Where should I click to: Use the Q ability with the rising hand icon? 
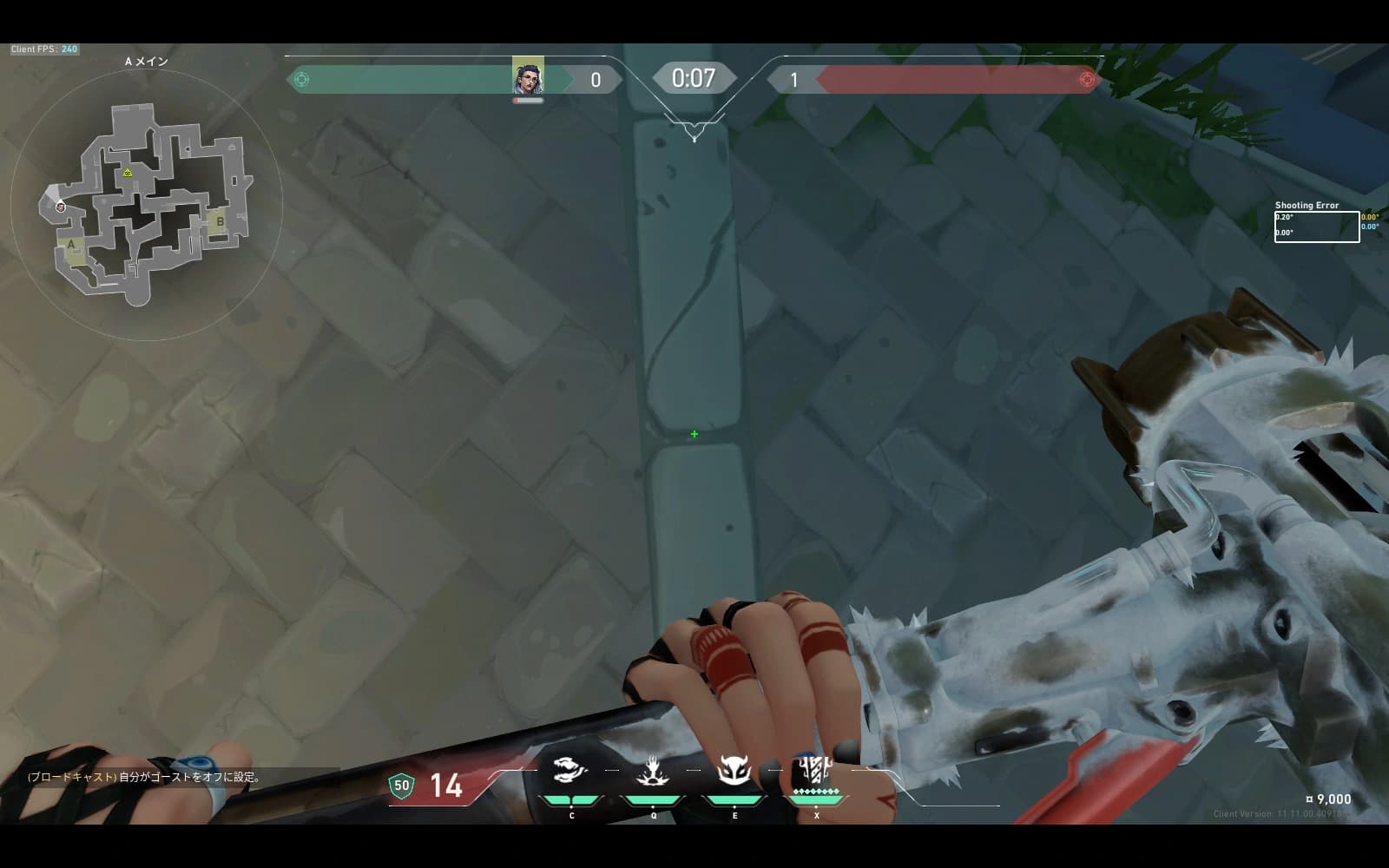[653, 771]
